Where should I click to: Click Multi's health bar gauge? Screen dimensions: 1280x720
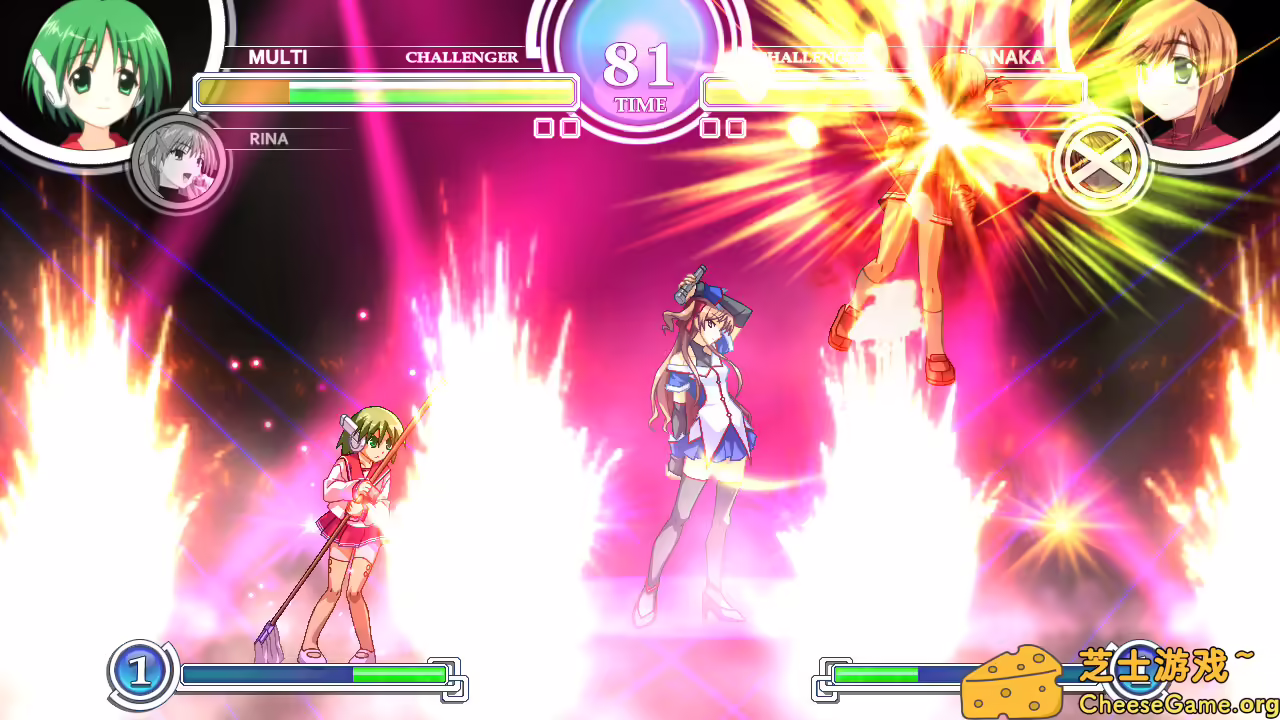(385, 92)
